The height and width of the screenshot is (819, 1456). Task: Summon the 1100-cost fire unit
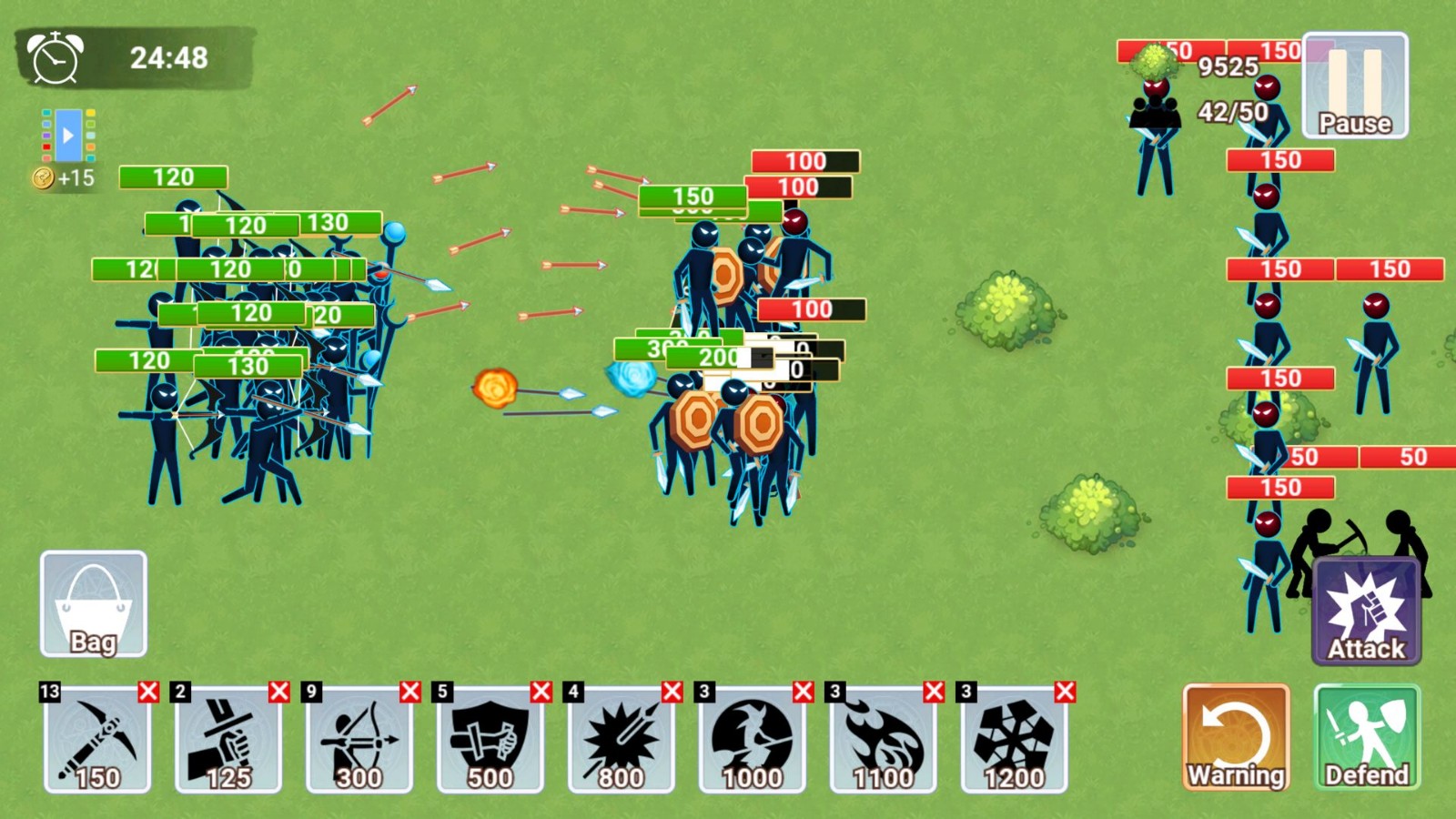coord(884,741)
